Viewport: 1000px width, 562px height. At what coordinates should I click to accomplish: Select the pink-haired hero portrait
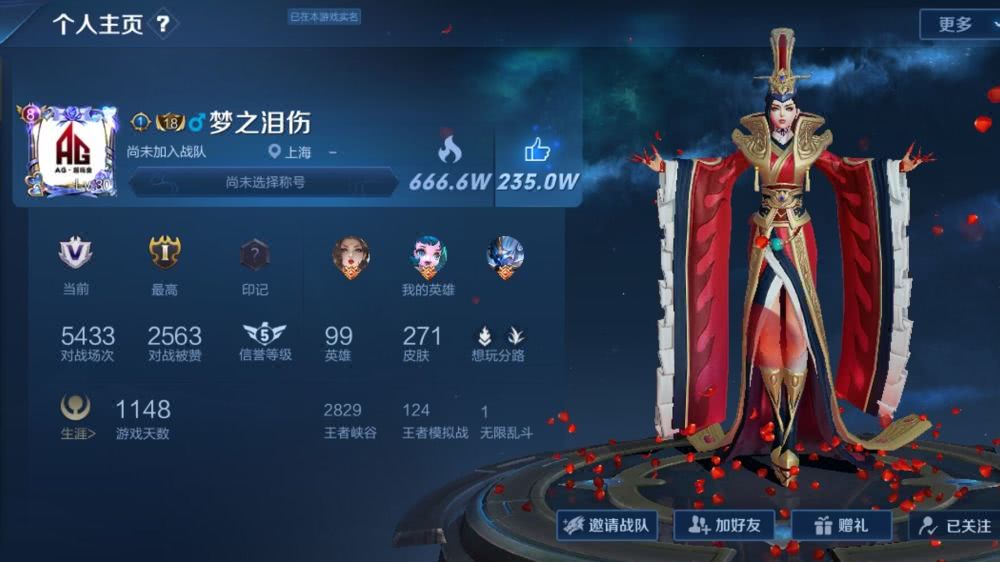[x=428, y=256]
